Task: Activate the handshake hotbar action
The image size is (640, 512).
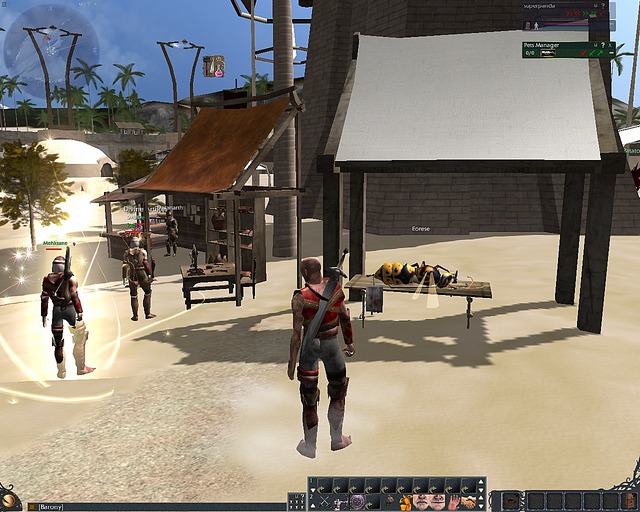Action: (x=470, y=501)
